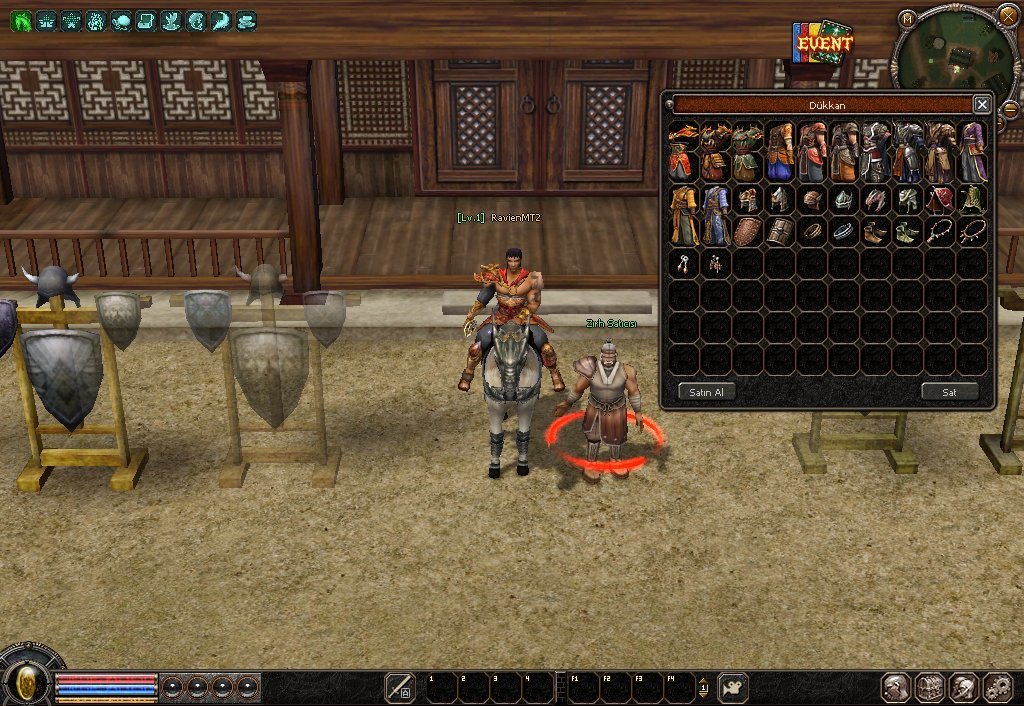The image size is (1024, 706).
Task: Select the green boots shop item
Action: (907, 231)
